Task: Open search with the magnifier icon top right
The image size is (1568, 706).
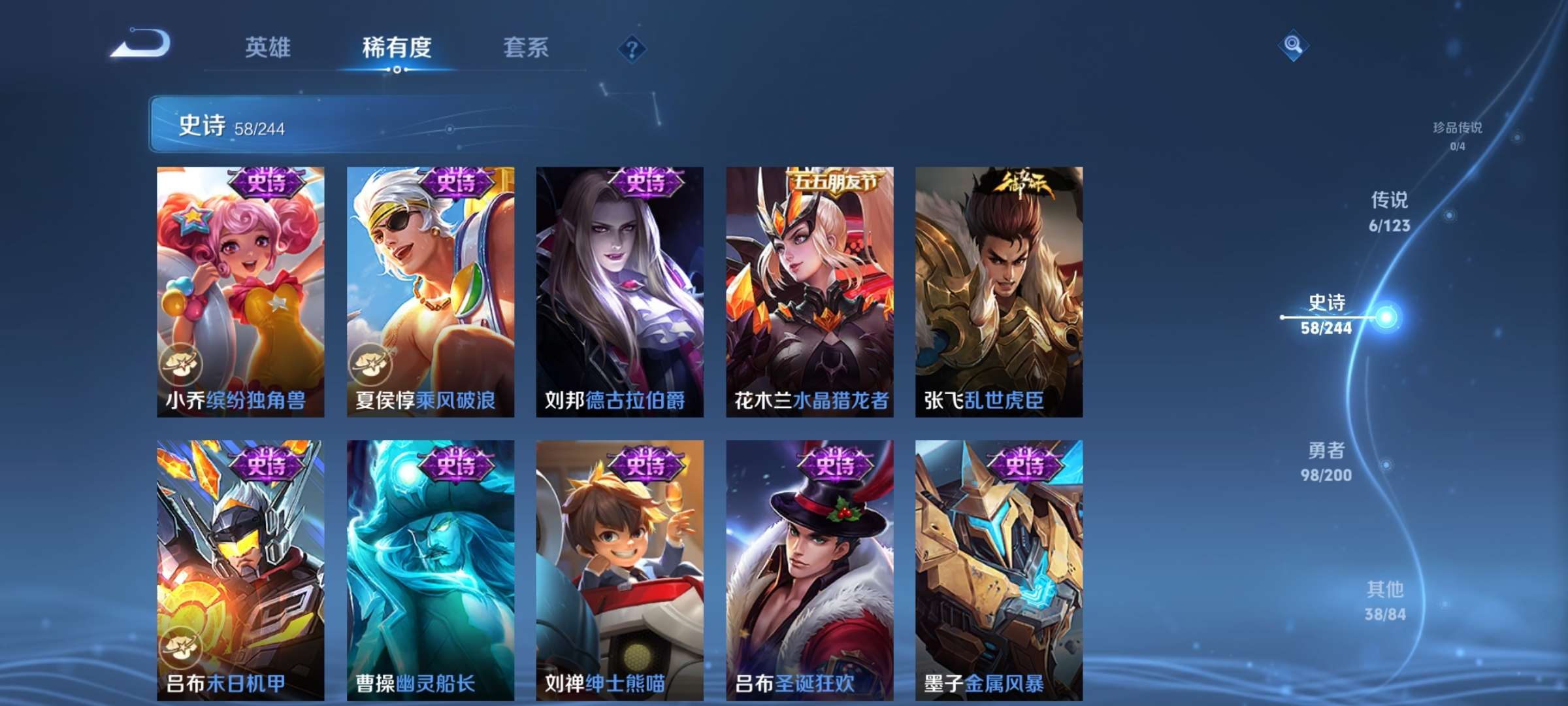Action: (1292, 46)
